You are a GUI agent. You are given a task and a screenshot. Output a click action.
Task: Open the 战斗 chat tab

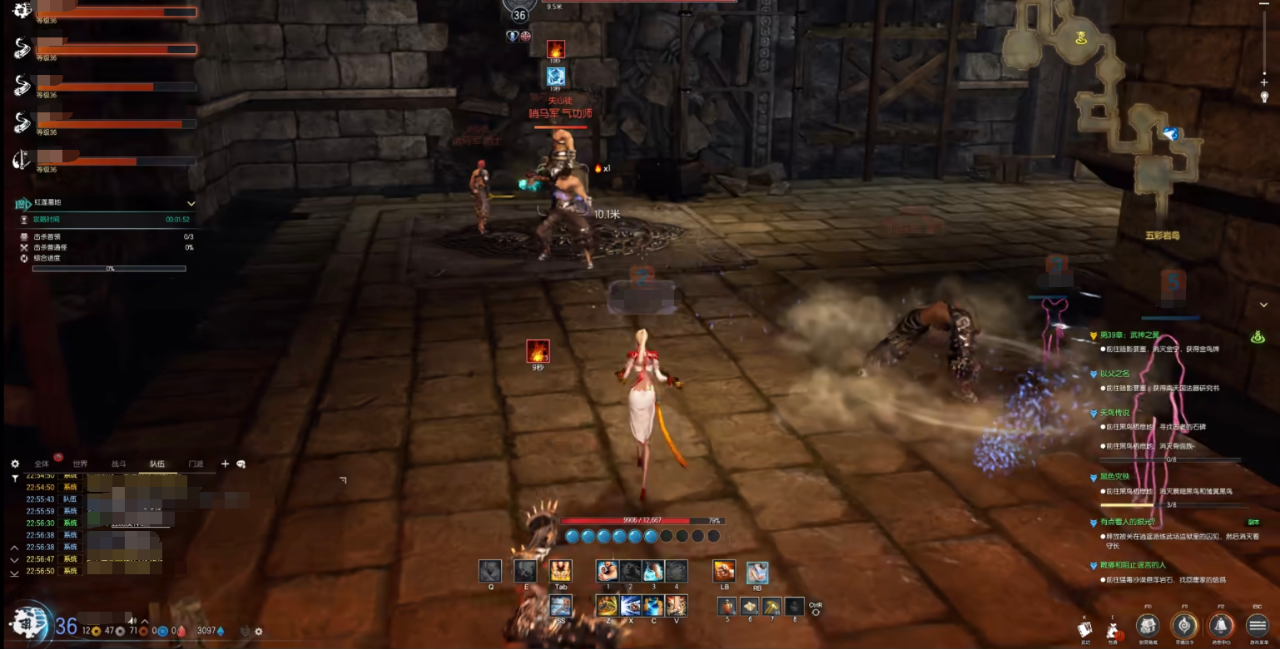tap(119, 464)
